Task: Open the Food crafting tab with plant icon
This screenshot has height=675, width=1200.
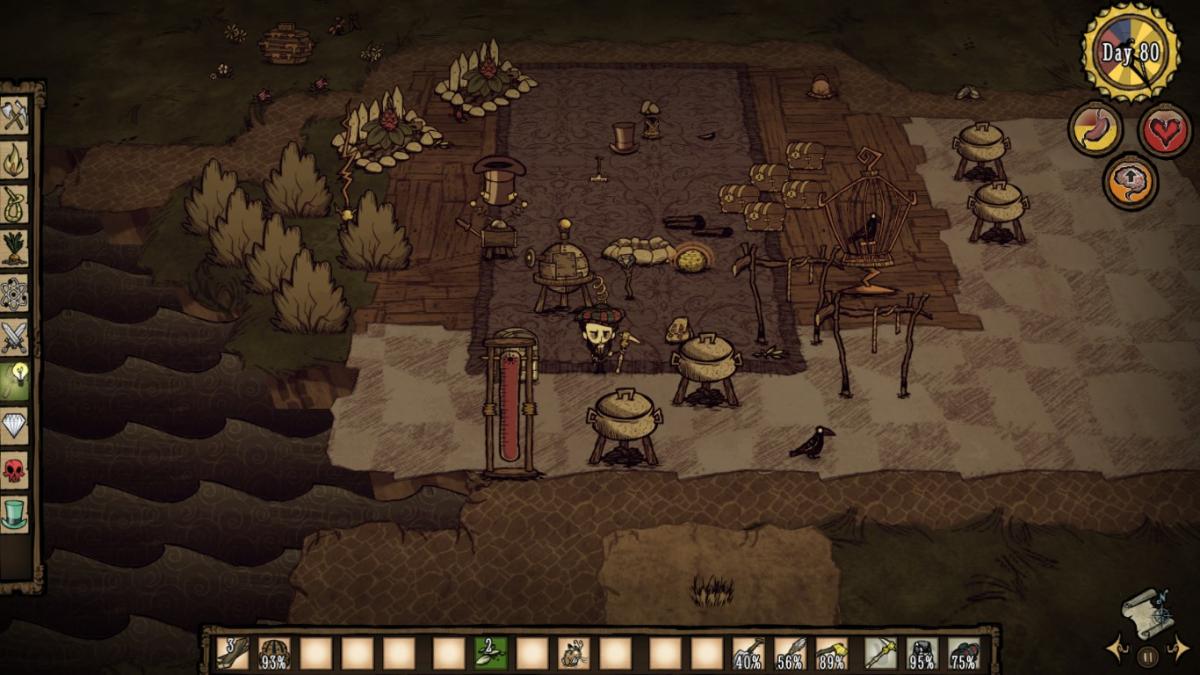Action: point(15,248)
